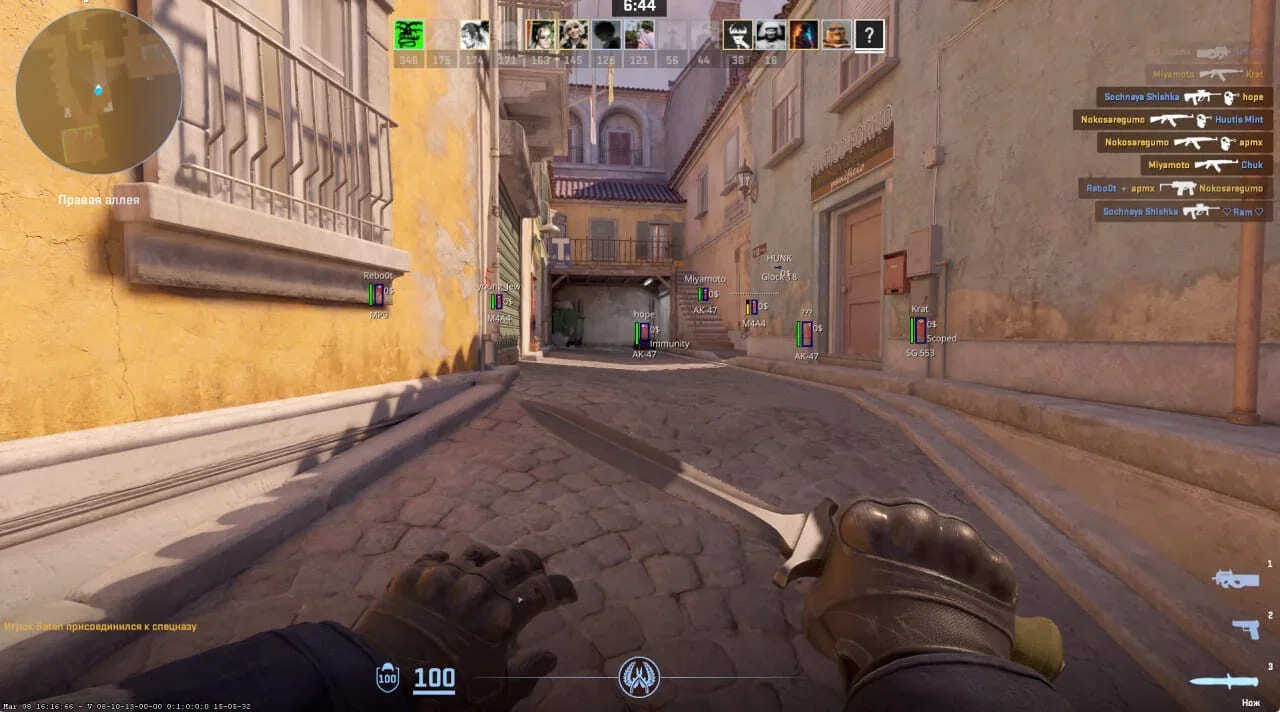This screenshot has width=1280, height=712.
Task: Click the flame-colored player avatar
Action: click(804, 35)
